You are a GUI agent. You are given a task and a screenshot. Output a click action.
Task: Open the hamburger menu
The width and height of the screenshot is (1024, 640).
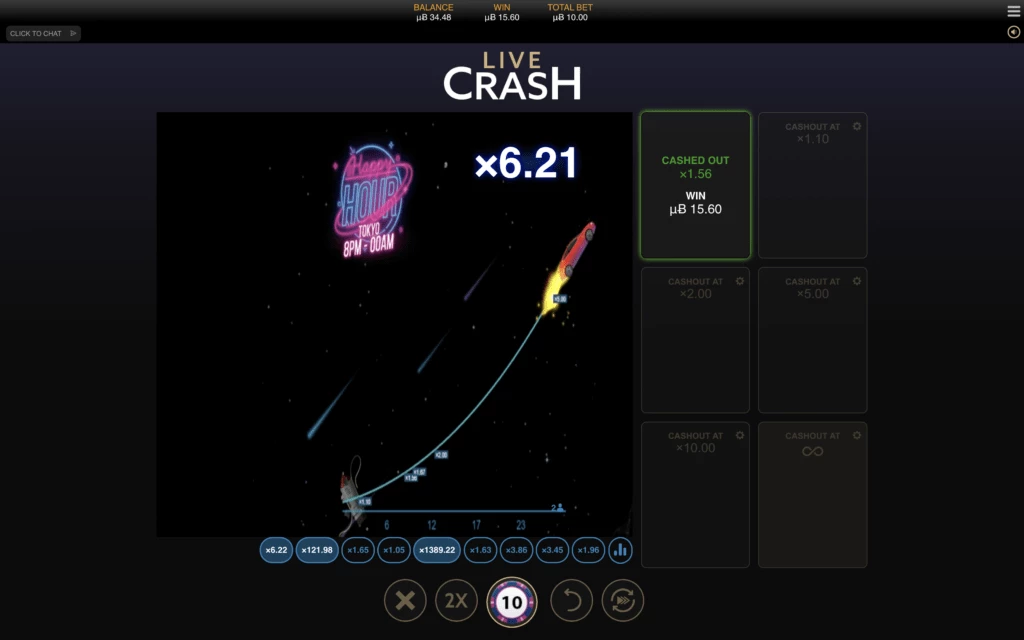pos(1013,11)
